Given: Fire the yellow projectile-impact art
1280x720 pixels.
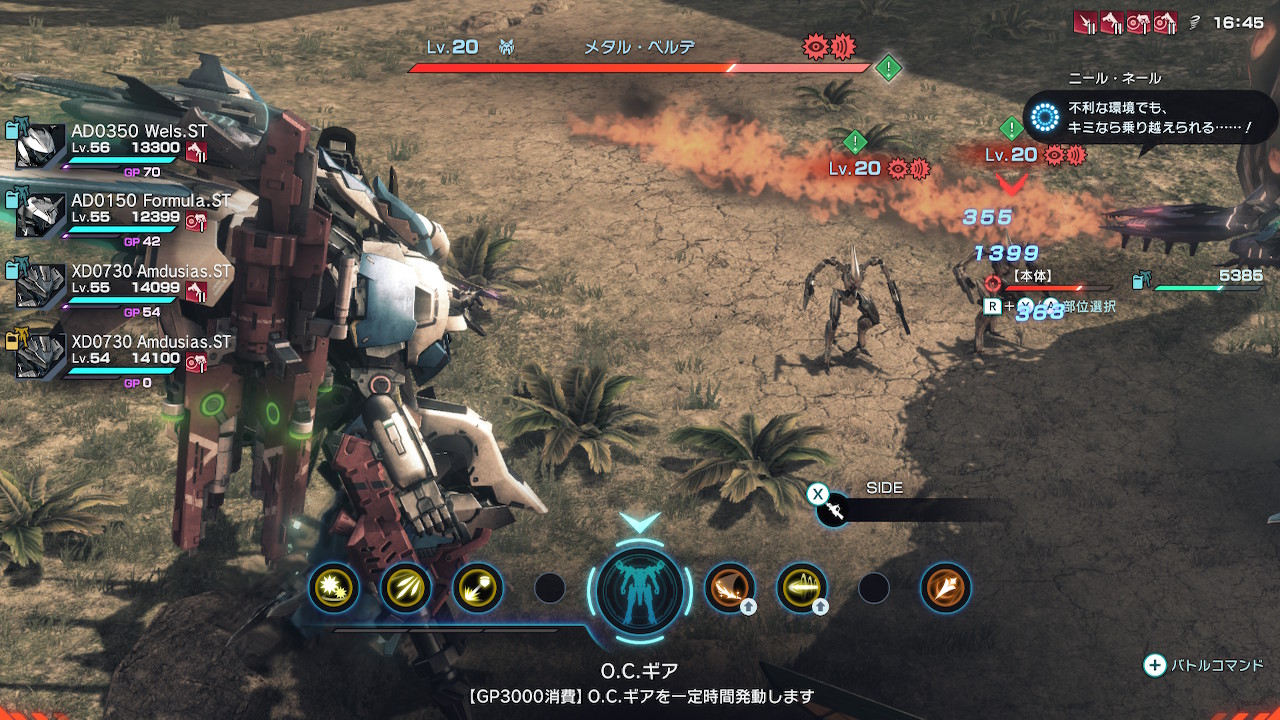Looking at the screenshot, I should pos(477,588).
